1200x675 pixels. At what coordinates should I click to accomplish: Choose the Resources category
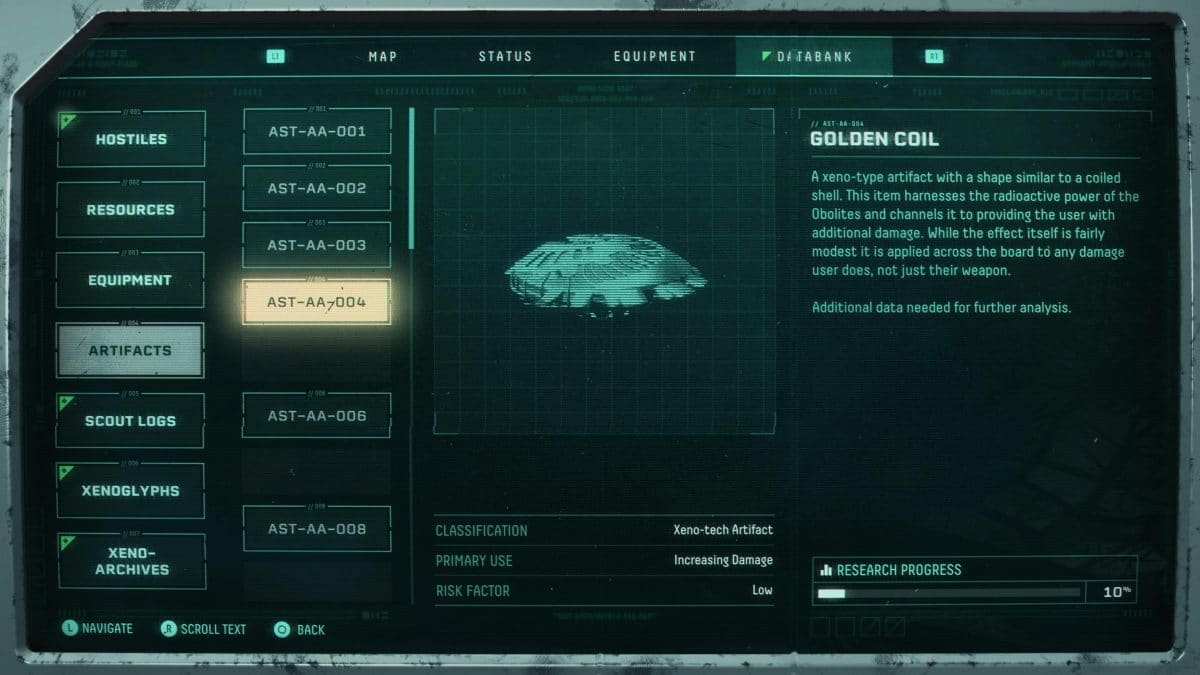tap(131, 210)
